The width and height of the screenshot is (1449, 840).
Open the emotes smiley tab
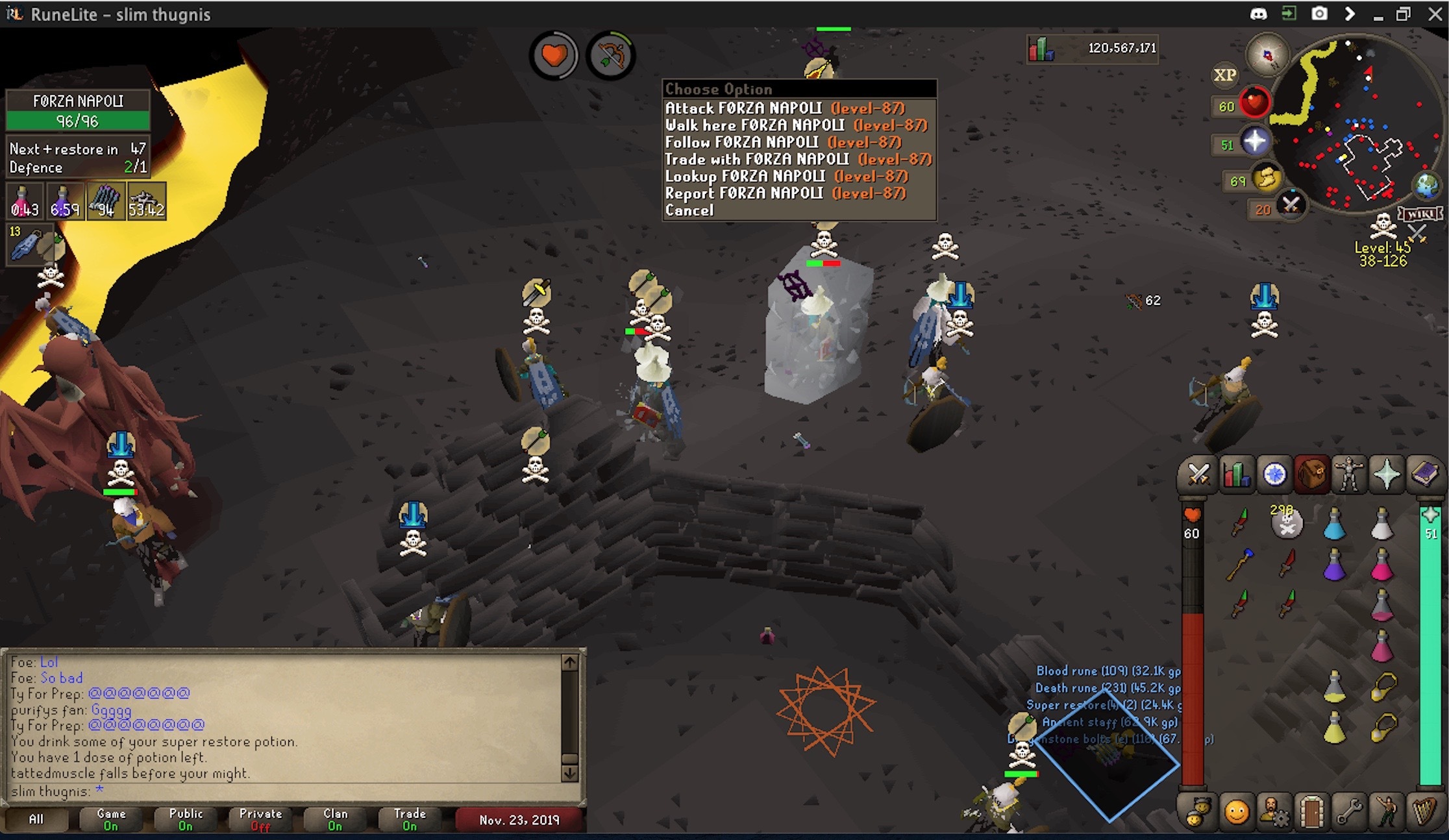point(1236,811)
